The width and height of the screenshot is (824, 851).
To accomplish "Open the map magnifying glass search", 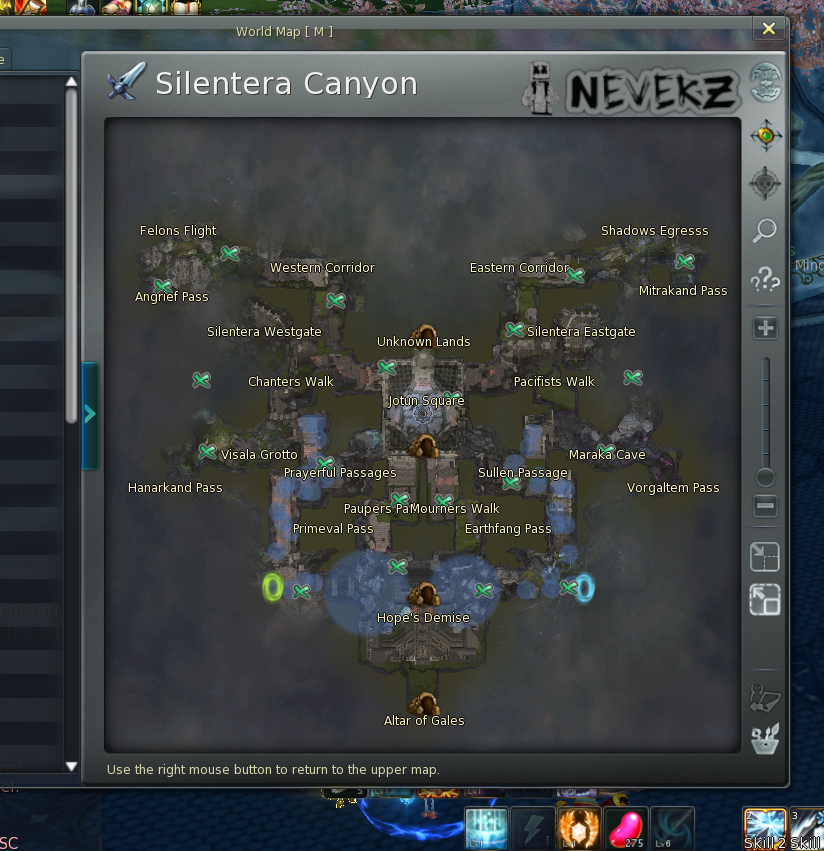I will pos(765,232).
